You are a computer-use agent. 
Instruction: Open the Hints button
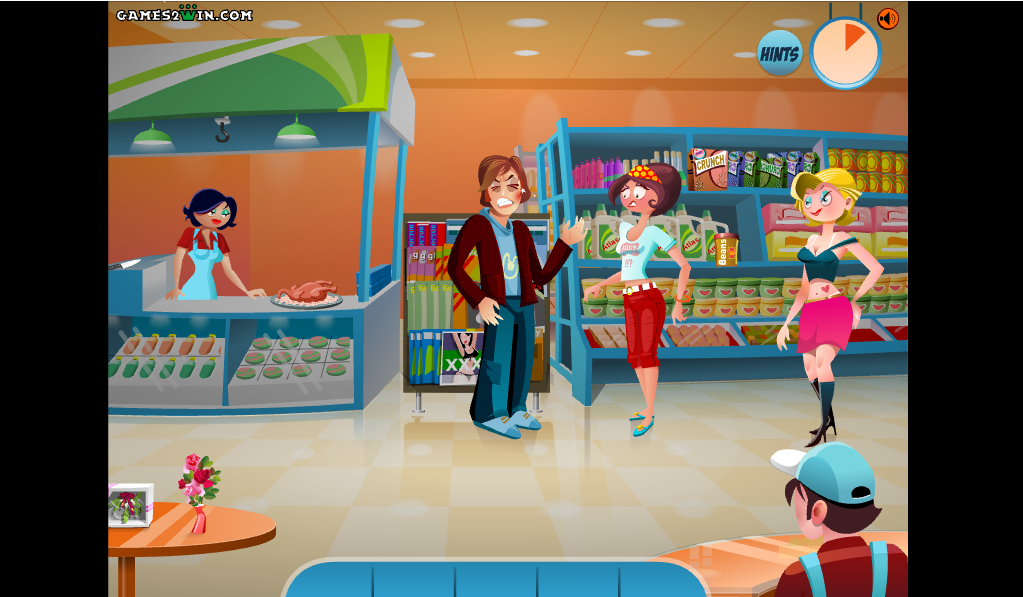point(779,54)
